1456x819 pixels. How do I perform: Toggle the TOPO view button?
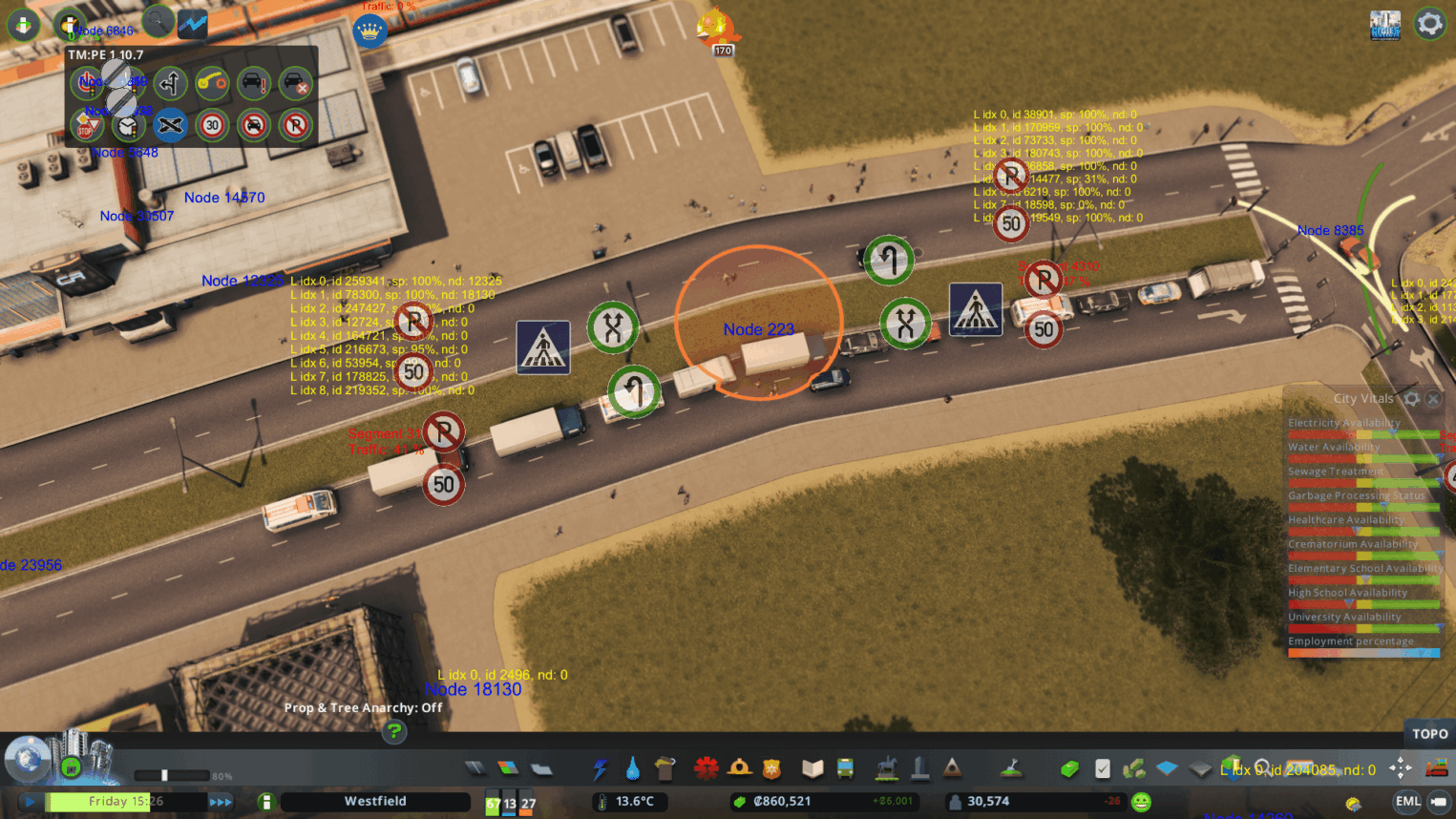click(1429, 734)
